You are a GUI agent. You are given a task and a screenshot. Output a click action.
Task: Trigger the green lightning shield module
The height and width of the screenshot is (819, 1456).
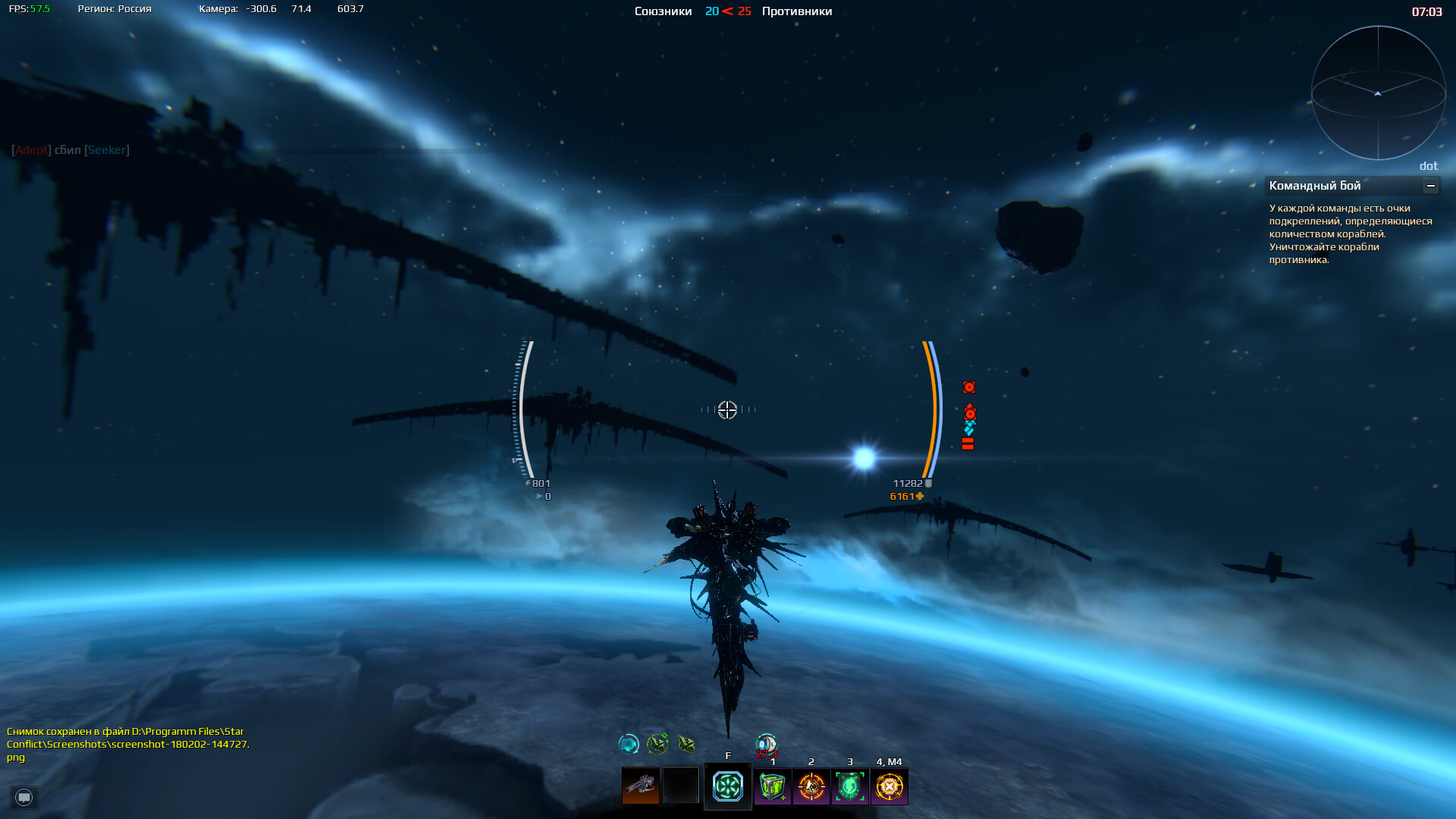tap(850, 786)
